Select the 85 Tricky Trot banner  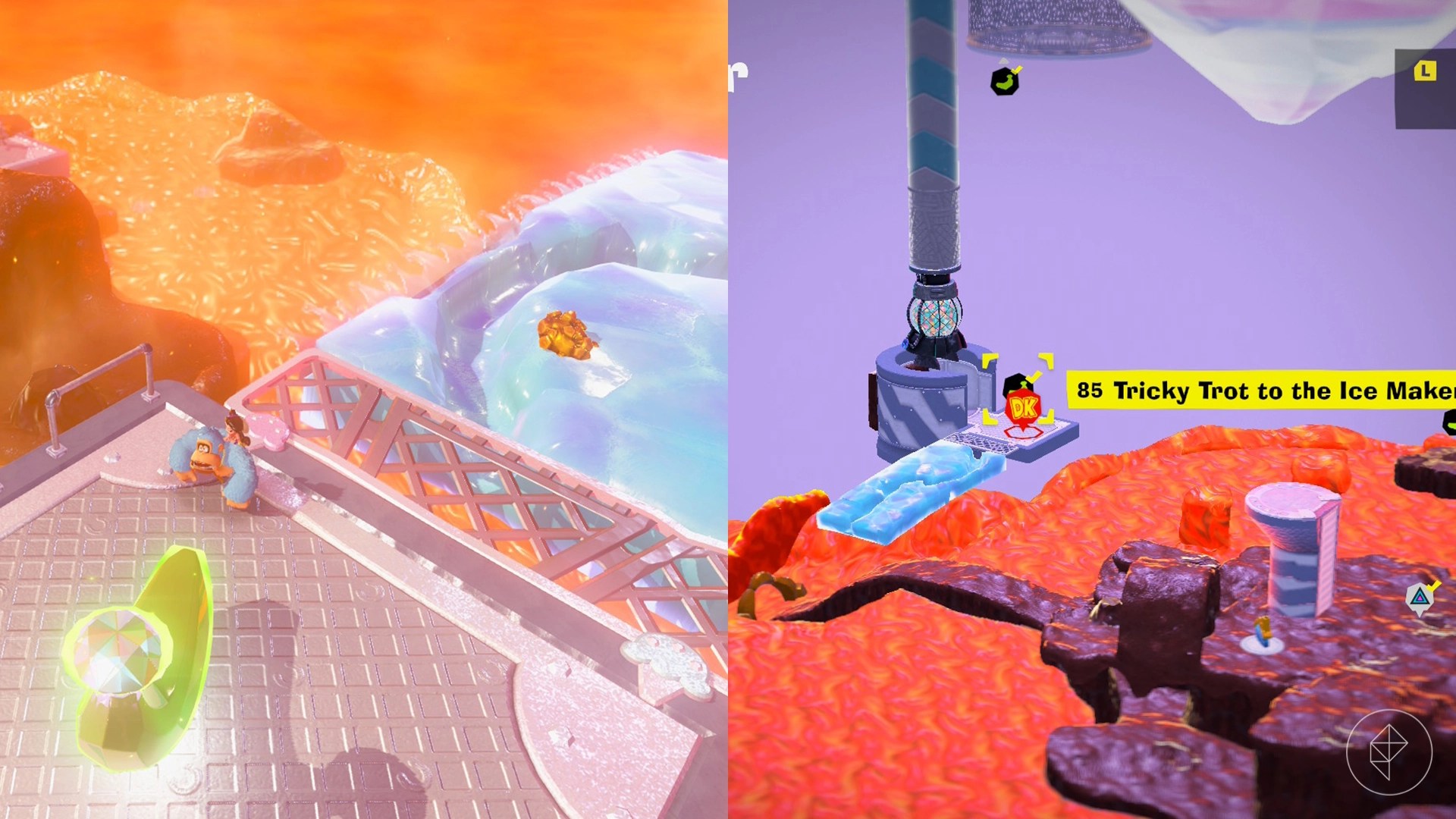pos(1259,391)
